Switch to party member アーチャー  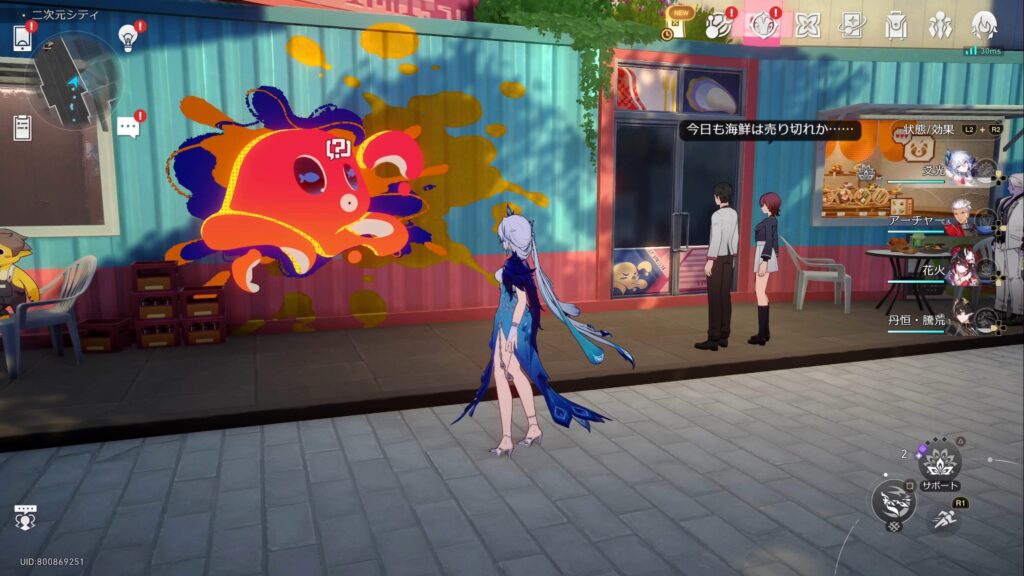(x=961, y=219)
